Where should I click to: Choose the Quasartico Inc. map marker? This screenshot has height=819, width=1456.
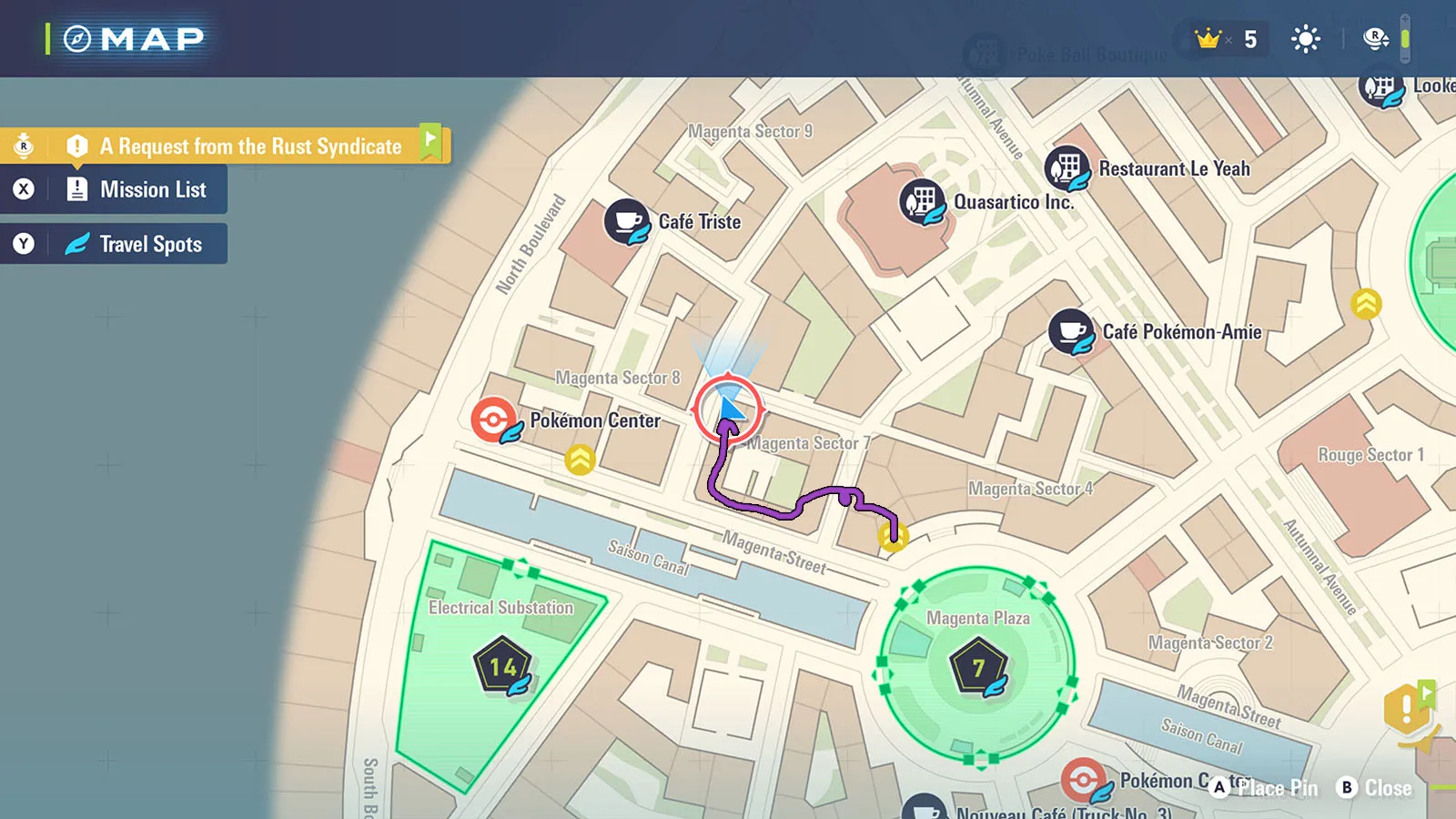pos(923,202)
